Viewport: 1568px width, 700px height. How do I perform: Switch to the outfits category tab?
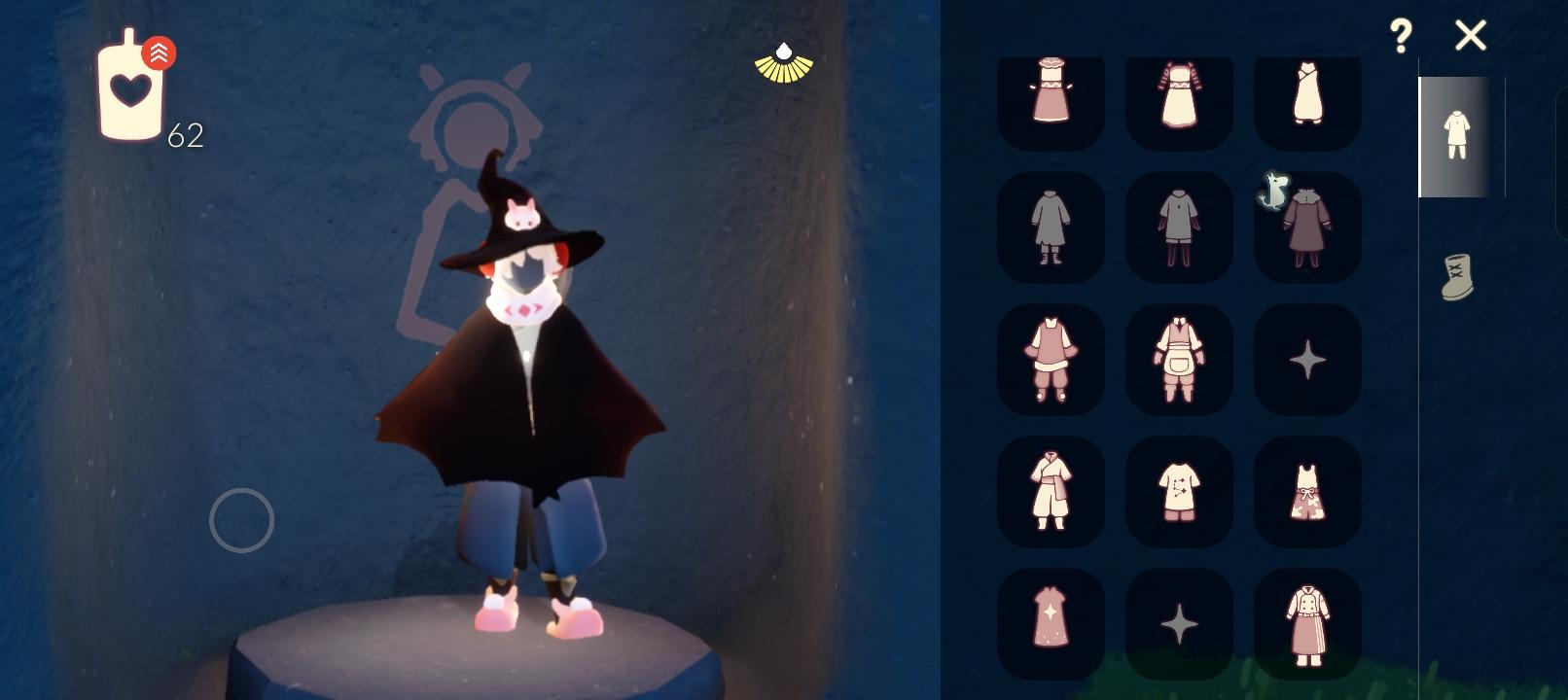pos(1454,136)
